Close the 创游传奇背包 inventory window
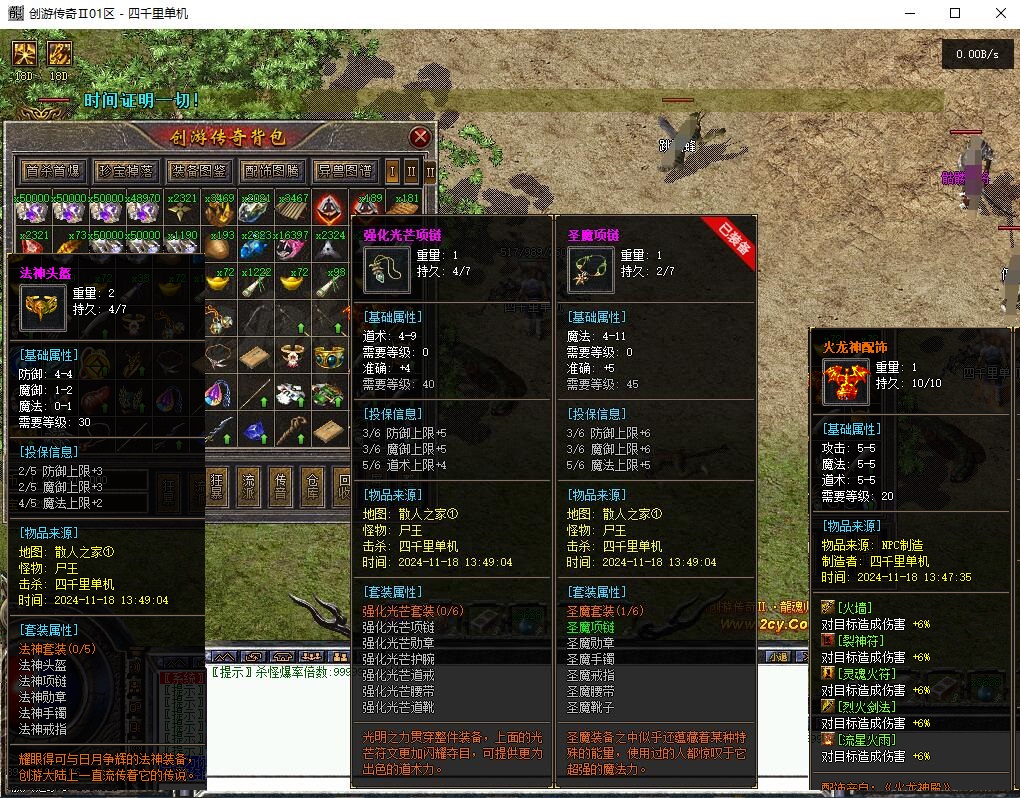The height and width of the screenshot is (798, 1020). [x=420, y=138]
